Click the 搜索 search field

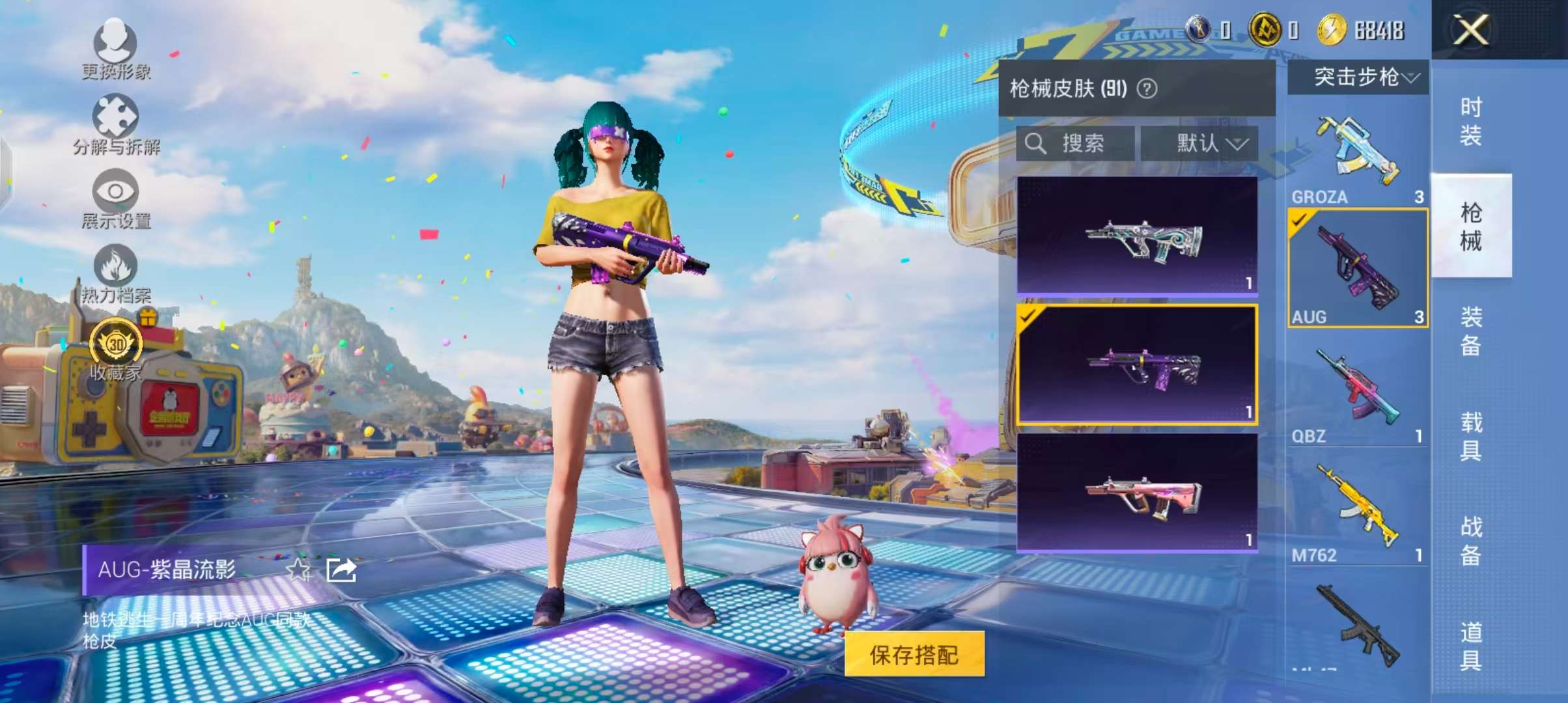[x=1076, y=143]
